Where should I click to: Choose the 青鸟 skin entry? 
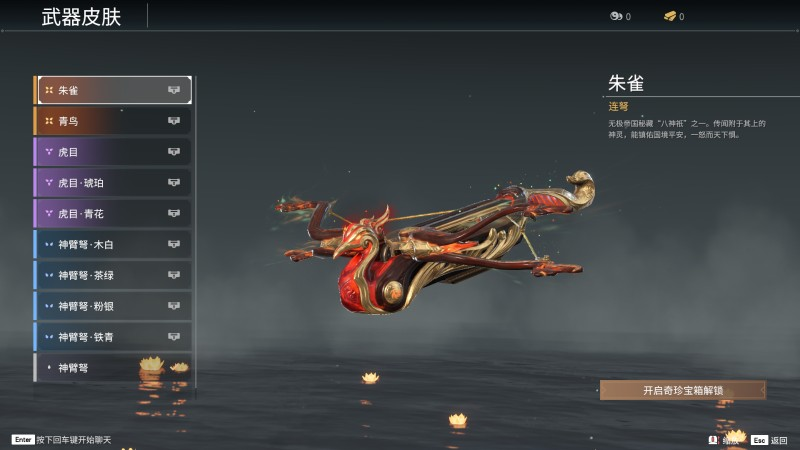(113, 121)
